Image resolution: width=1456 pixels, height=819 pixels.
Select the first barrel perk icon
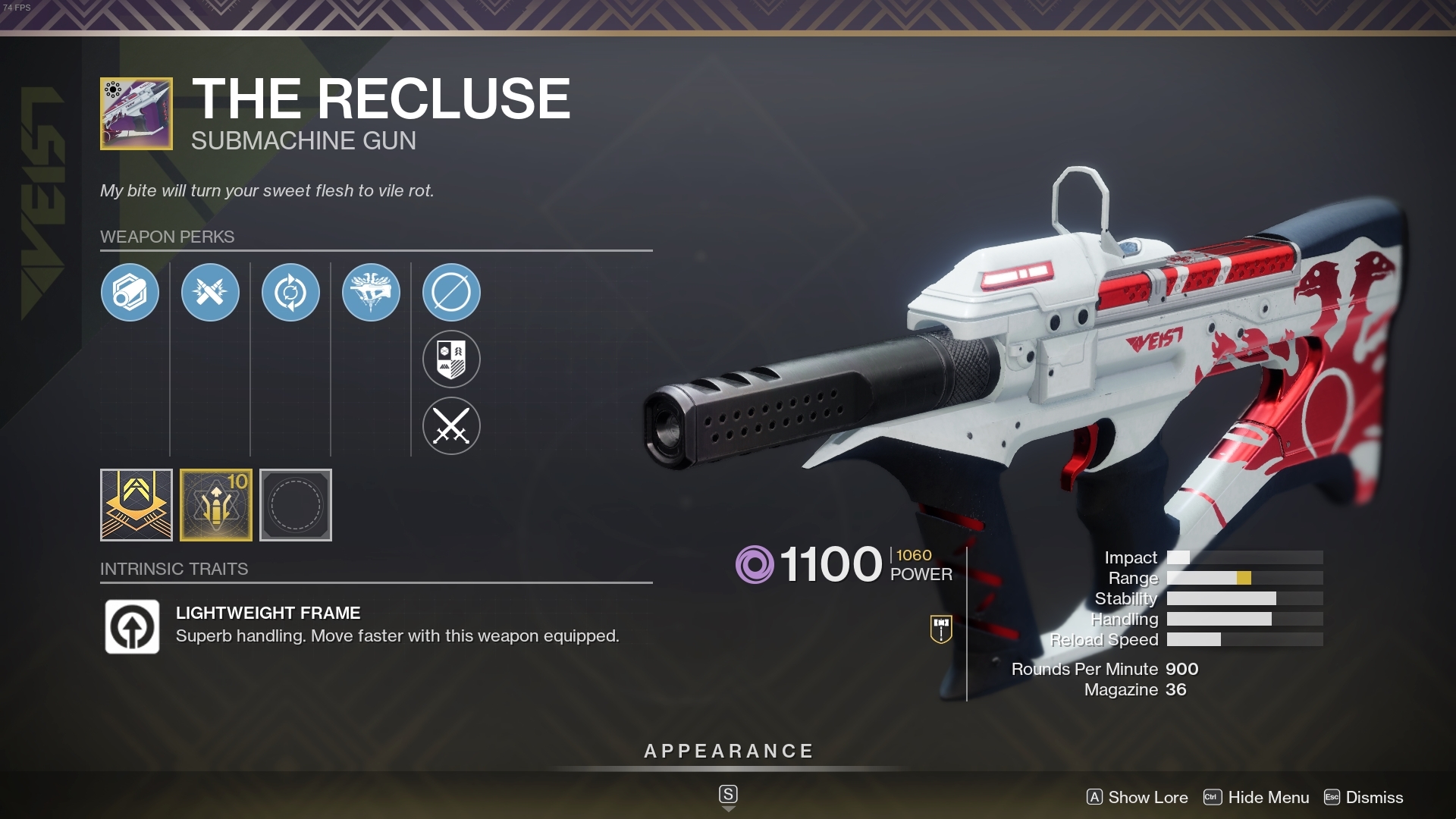[x=130, y=292]
